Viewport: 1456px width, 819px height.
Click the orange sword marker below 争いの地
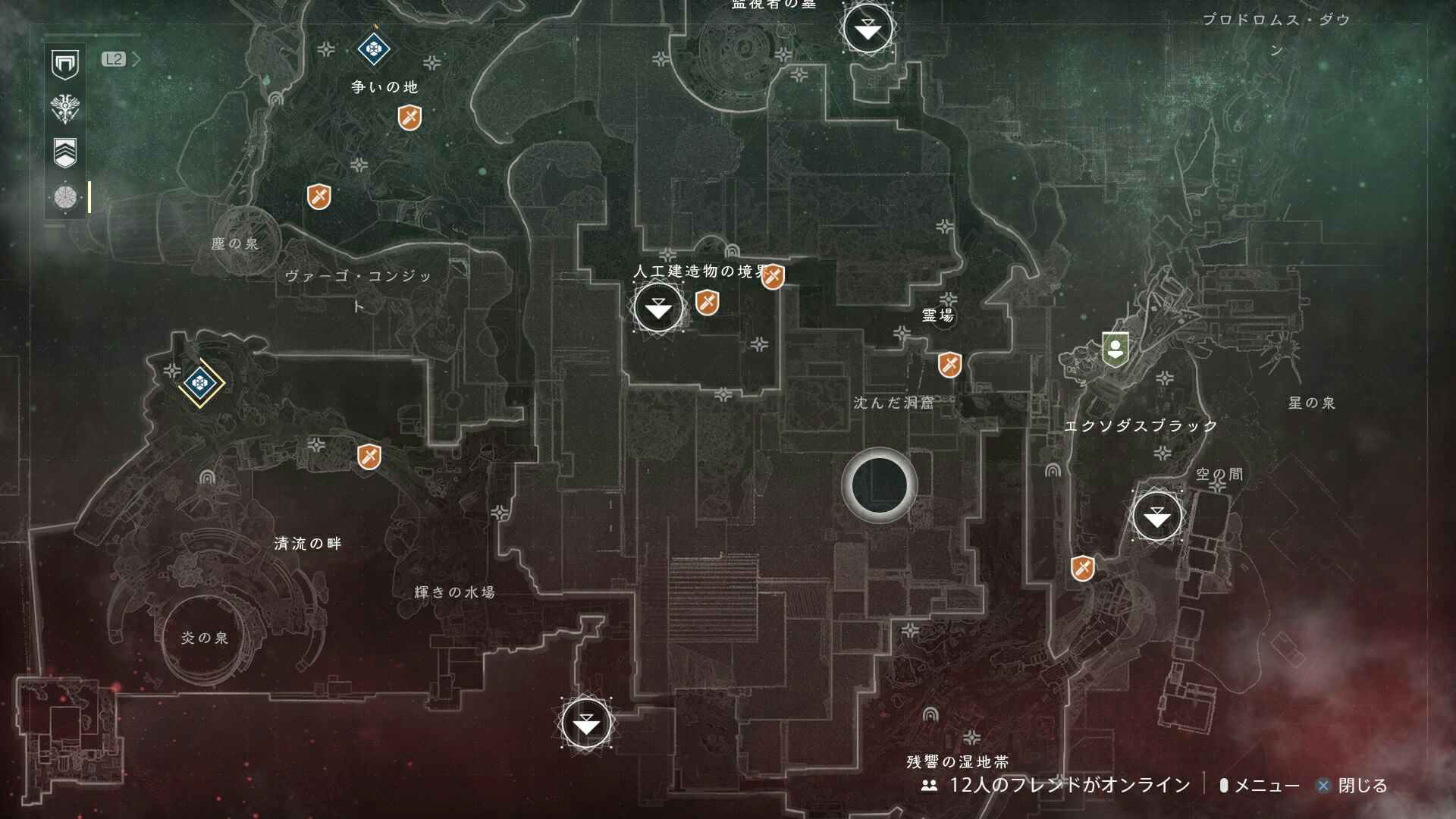tap(409, 118)
